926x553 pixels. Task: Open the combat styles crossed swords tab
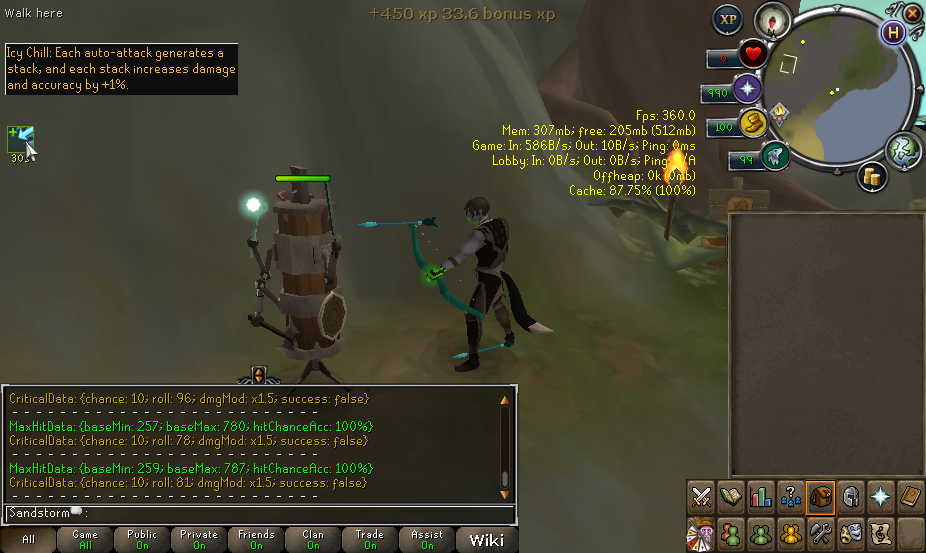point(701,496)
